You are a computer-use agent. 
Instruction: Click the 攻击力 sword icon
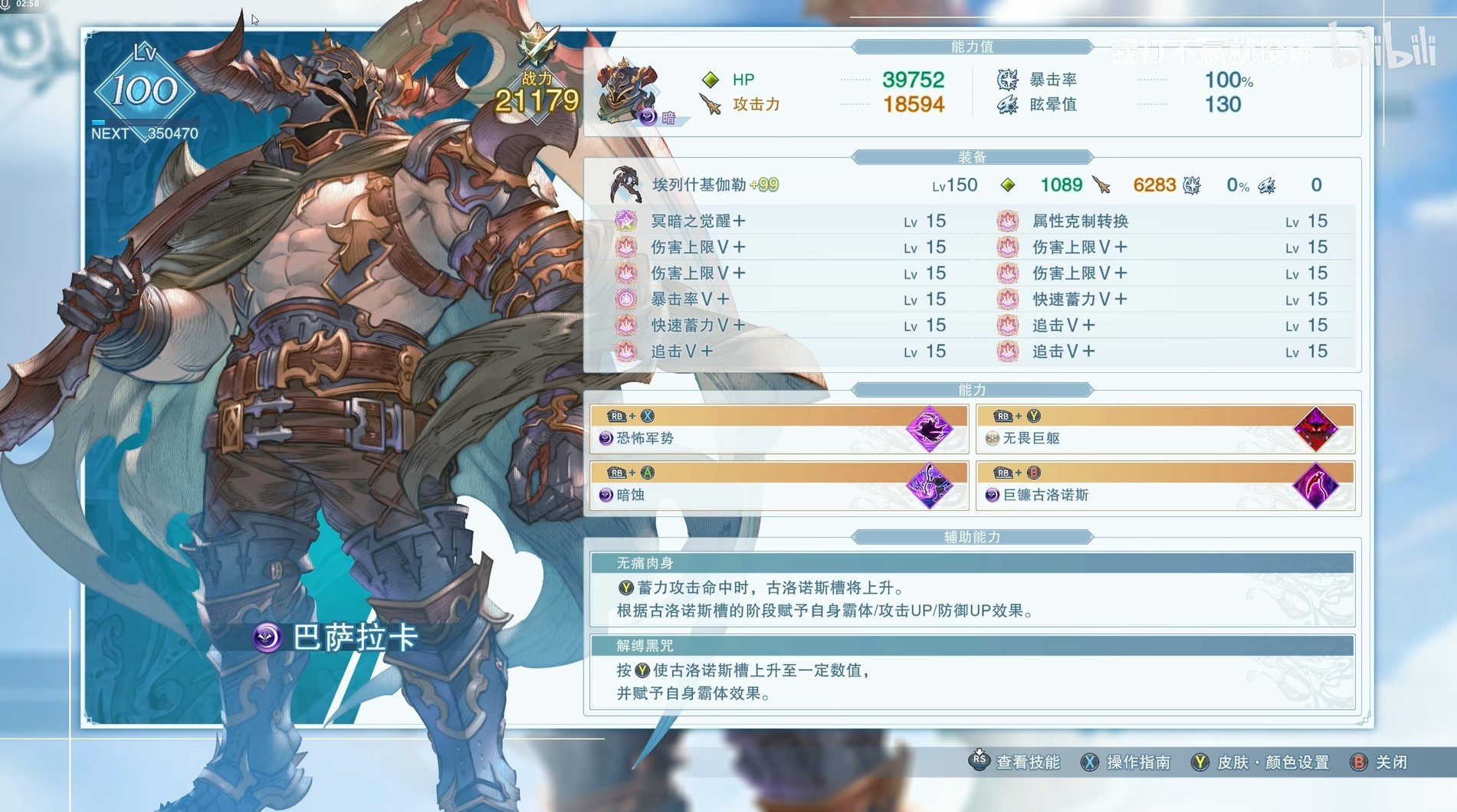pyautogui.click(x=710, y=104)
